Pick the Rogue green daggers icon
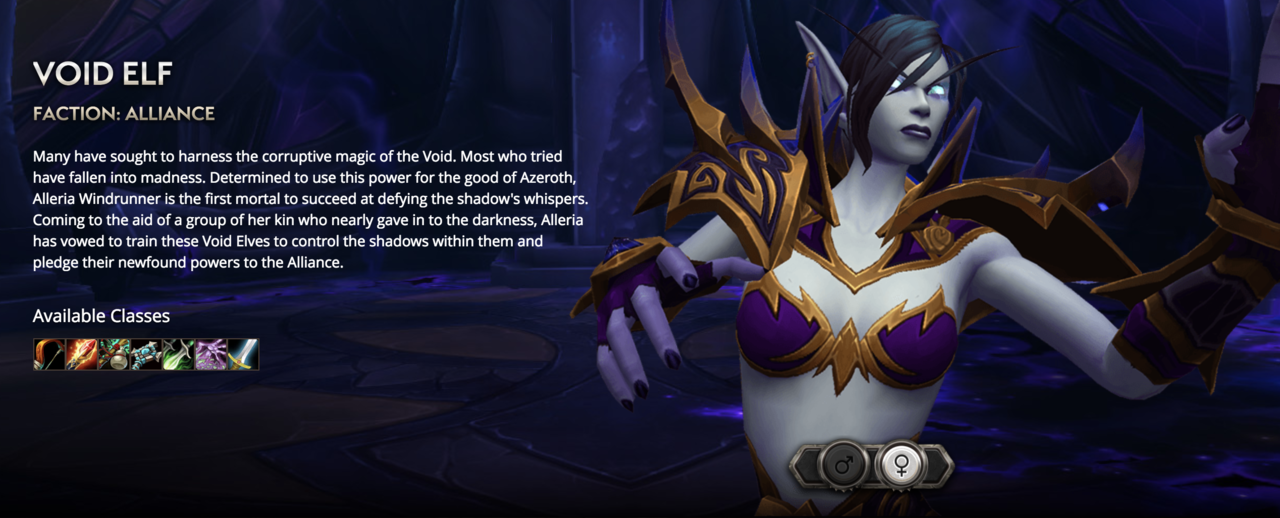The width and height of the screenshot is (1280, 518). (178, 355)
